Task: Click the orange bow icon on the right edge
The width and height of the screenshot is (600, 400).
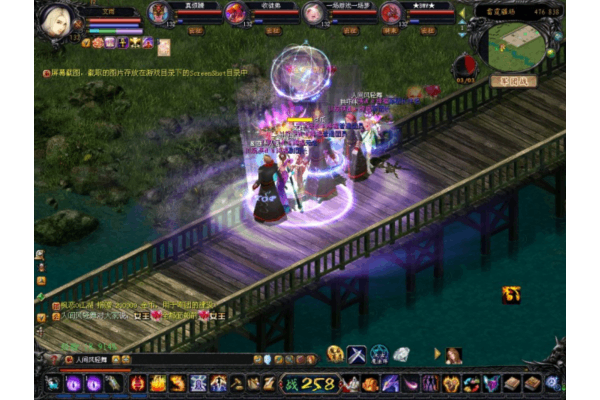Action: pos(511,294)
